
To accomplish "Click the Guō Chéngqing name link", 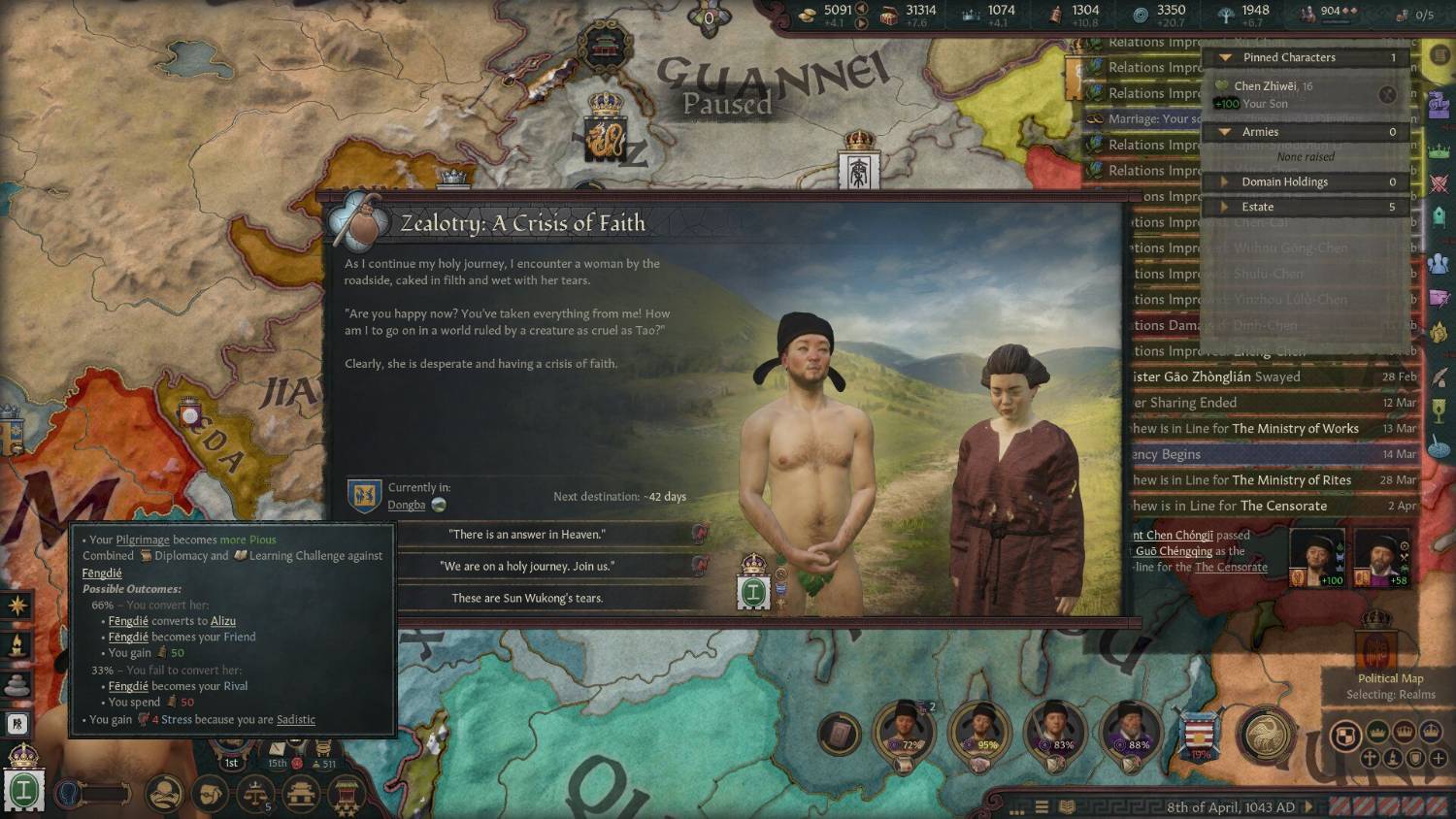I will [1174, 551].
